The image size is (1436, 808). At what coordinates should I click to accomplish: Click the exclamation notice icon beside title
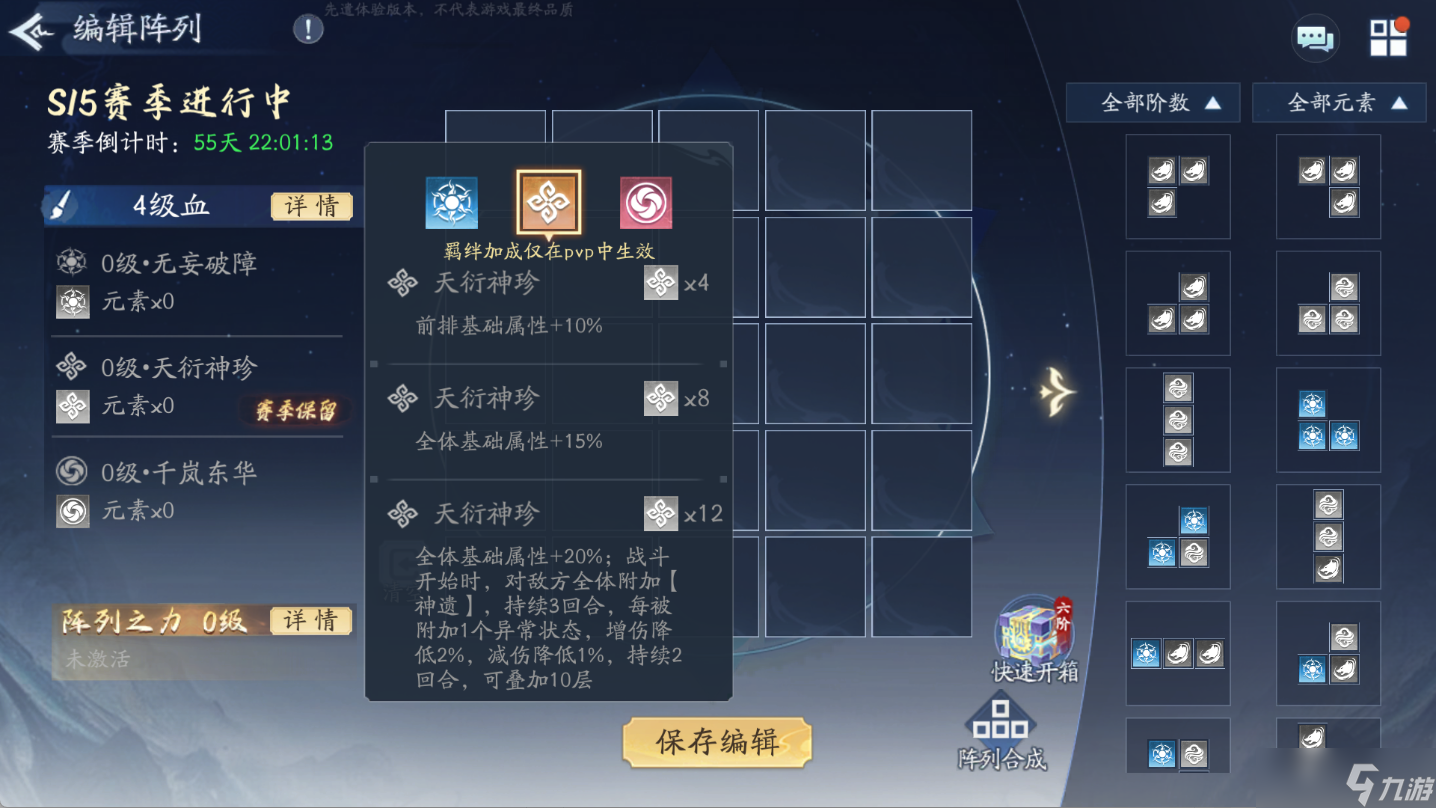click(307, 28)
